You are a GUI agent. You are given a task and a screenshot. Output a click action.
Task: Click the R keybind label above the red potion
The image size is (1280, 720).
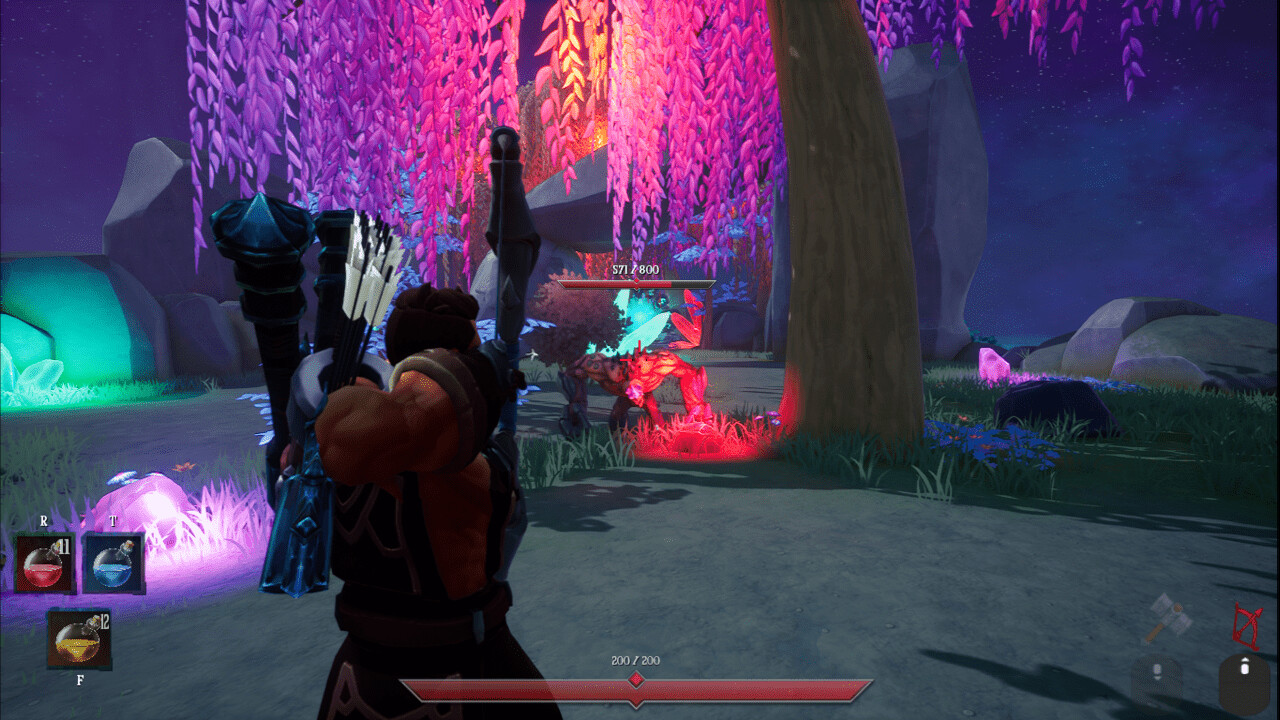[43, 521]
